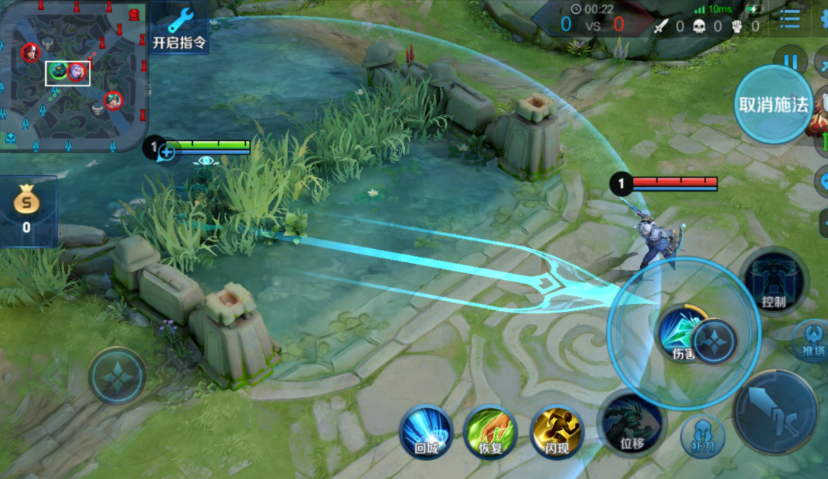Hit the sword basic attack button

tap(775, 412)
